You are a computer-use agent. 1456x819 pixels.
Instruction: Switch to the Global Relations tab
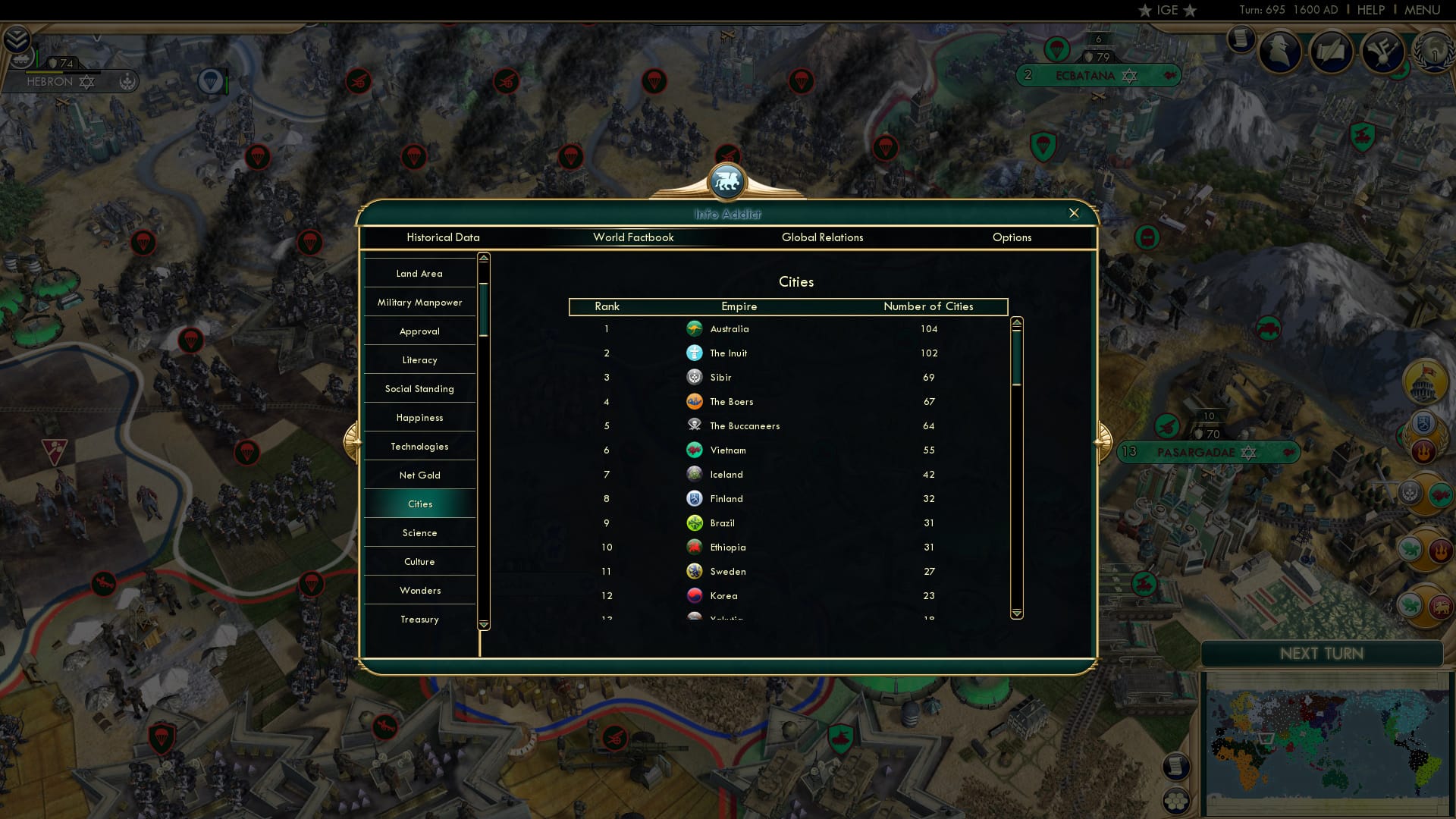pos(824,237)
